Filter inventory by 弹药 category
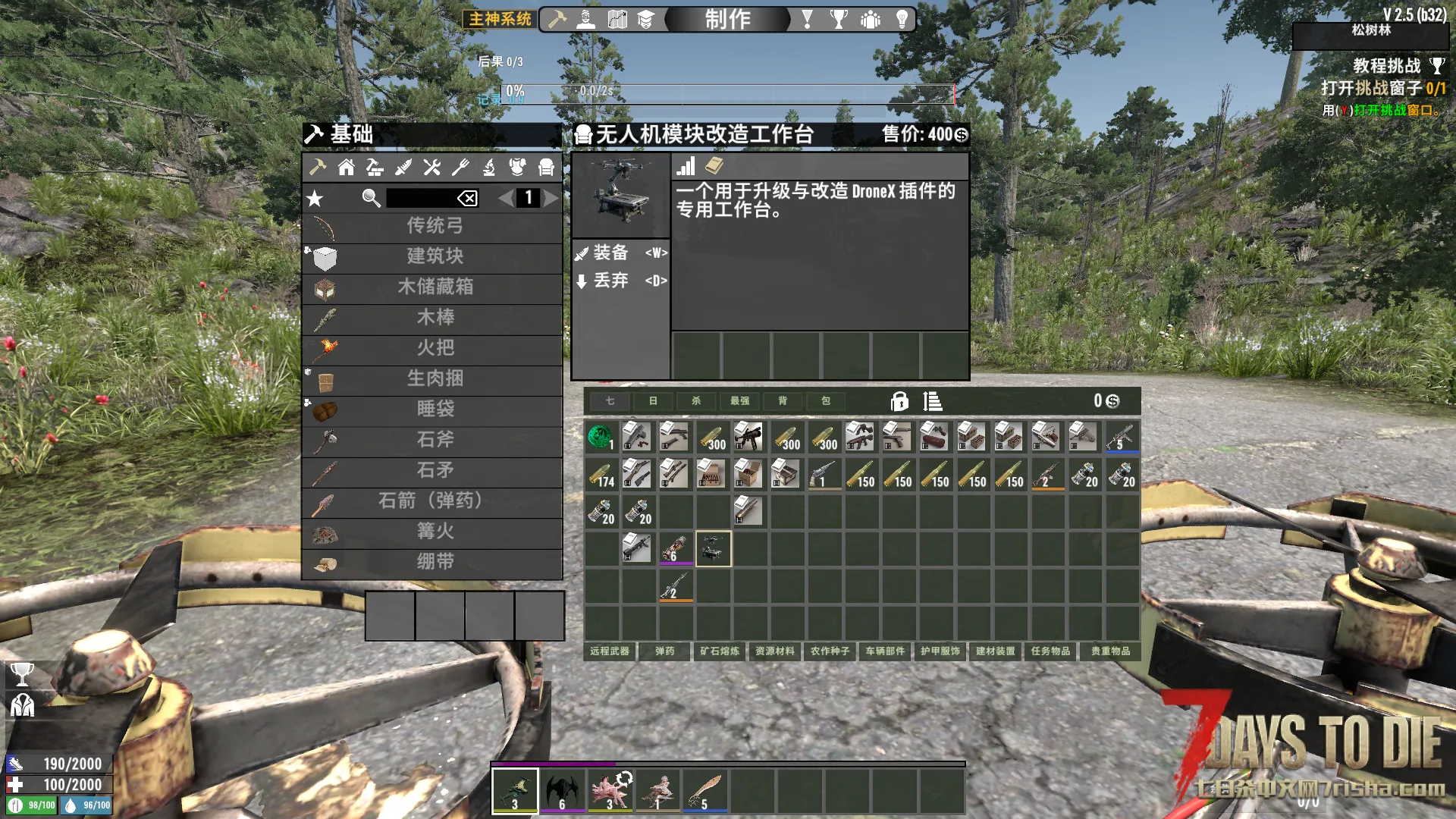Viewport: 1456px width, 819px height. click(x=665, y=651)
